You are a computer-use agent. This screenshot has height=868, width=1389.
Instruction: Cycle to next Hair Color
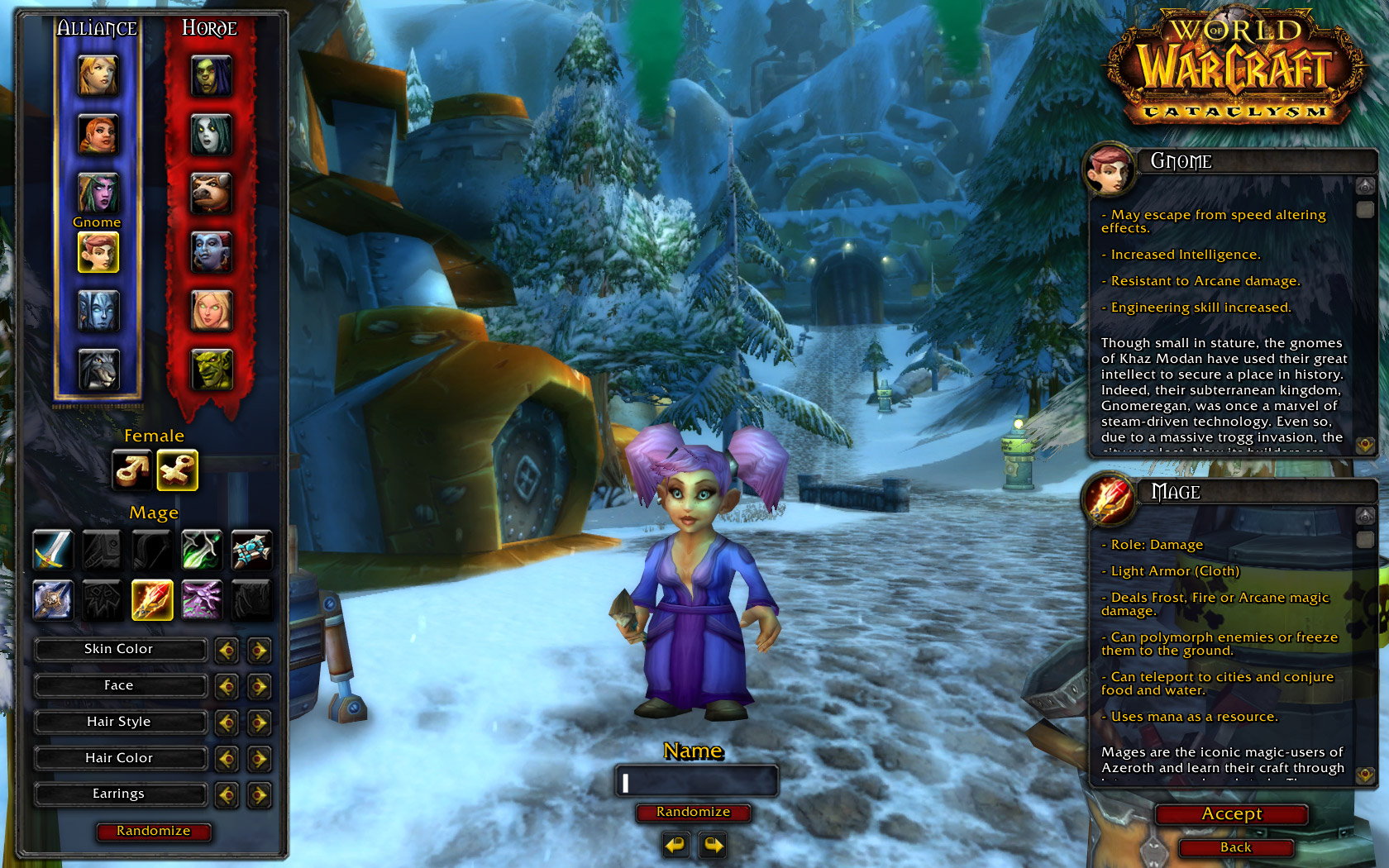259,759
